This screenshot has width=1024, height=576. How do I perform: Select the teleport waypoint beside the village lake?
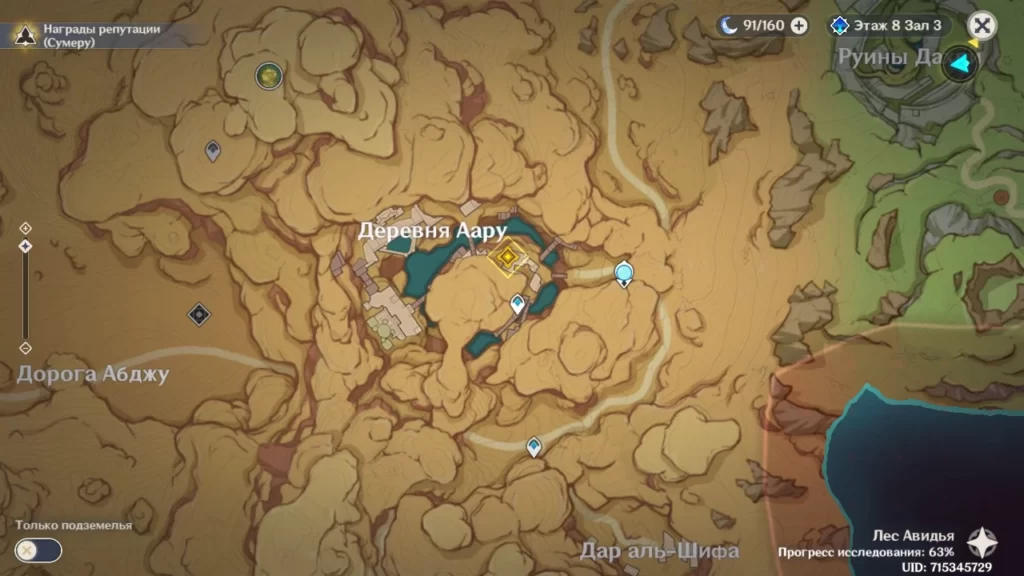tap(517, 303)
